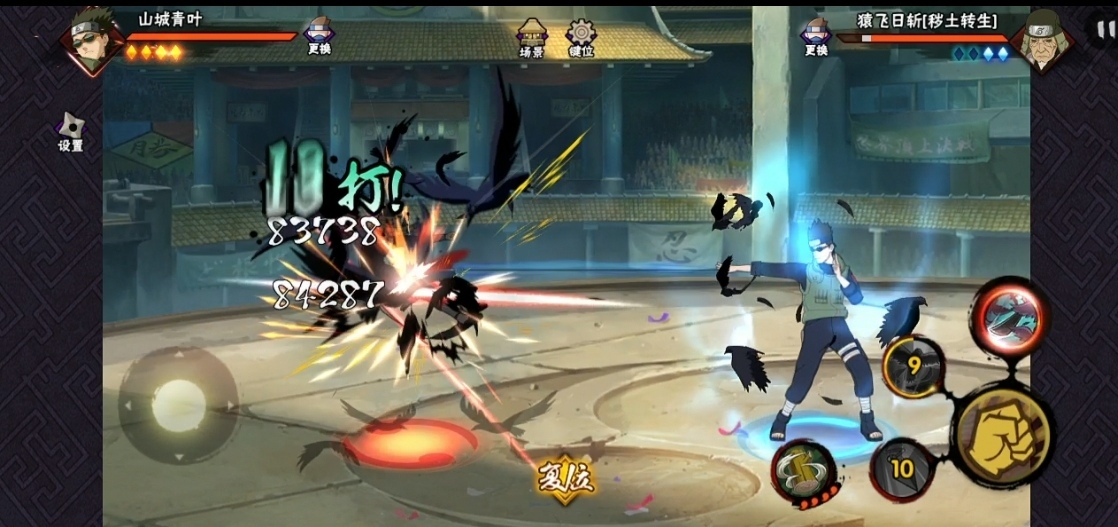Pause the match with the pause button
The height and width of the screenshot is (527, 1118).
[1102, 29]
